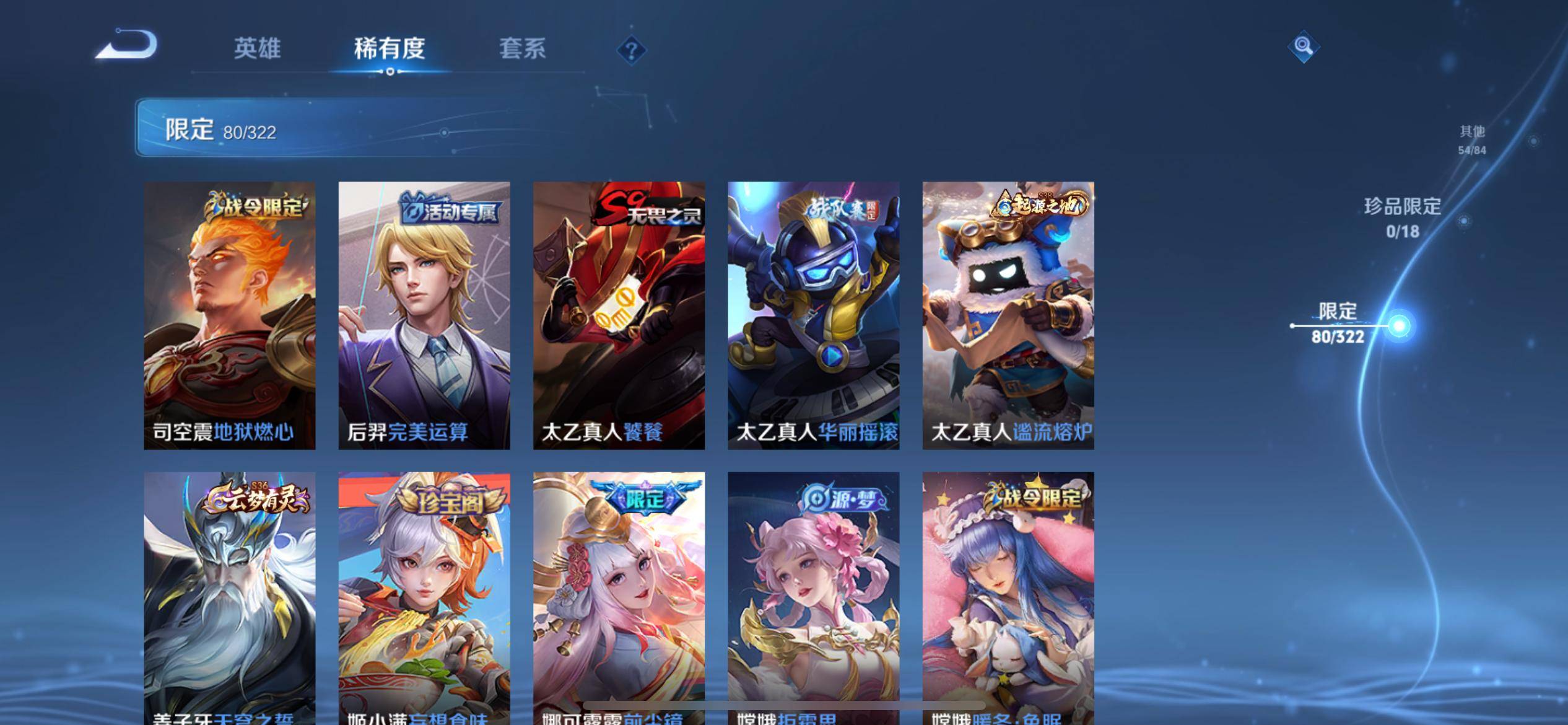Screen dimensions: 1568x725
Task: Select the 姜子牙 云梦有灵 skin card
Action: pyautogui.click(x=230, y=595)
